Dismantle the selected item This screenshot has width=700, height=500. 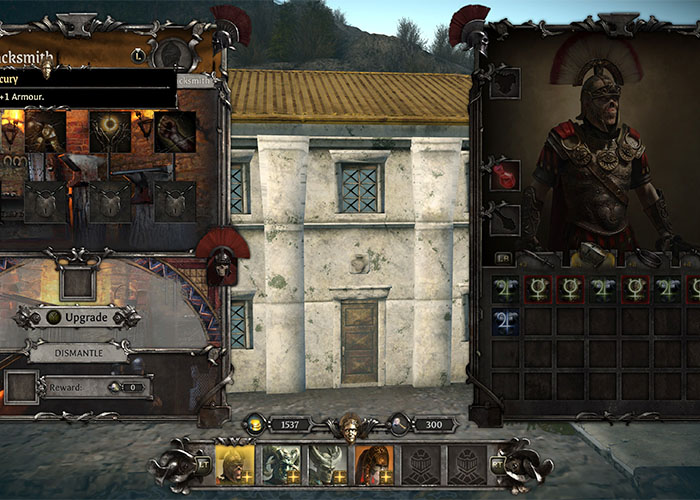[x=78, y=352]
